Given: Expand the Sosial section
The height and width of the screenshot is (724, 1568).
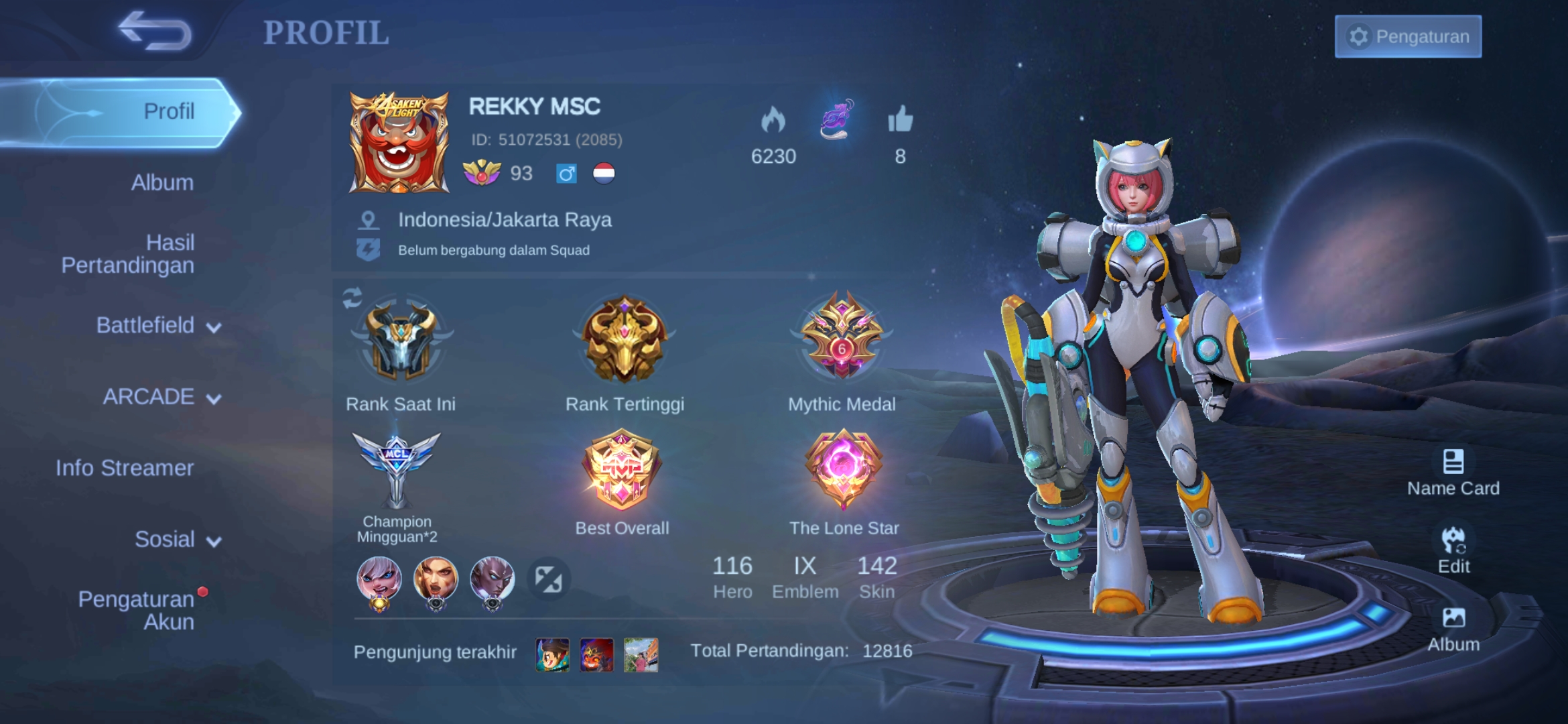Looking at the screenshot, I should [178, 540].
